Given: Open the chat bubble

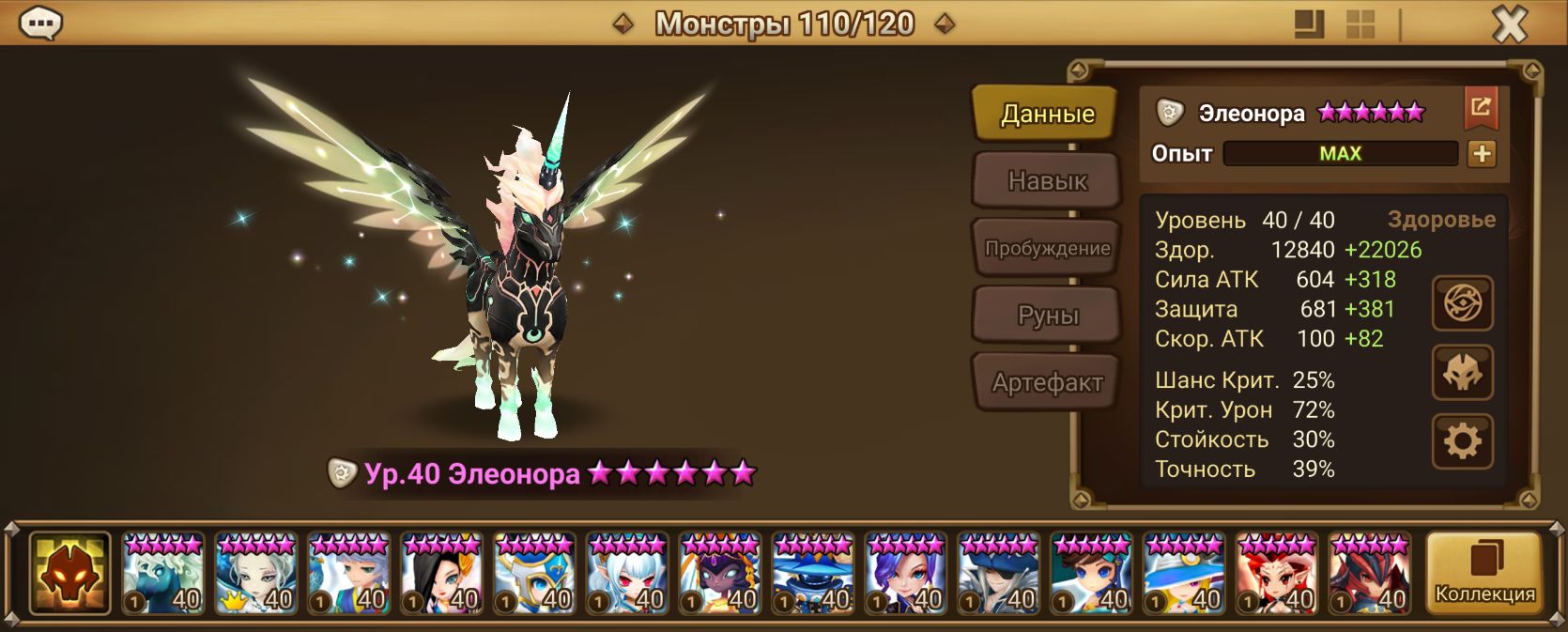Looking at the screenshot, I should [x=40, y=23].
